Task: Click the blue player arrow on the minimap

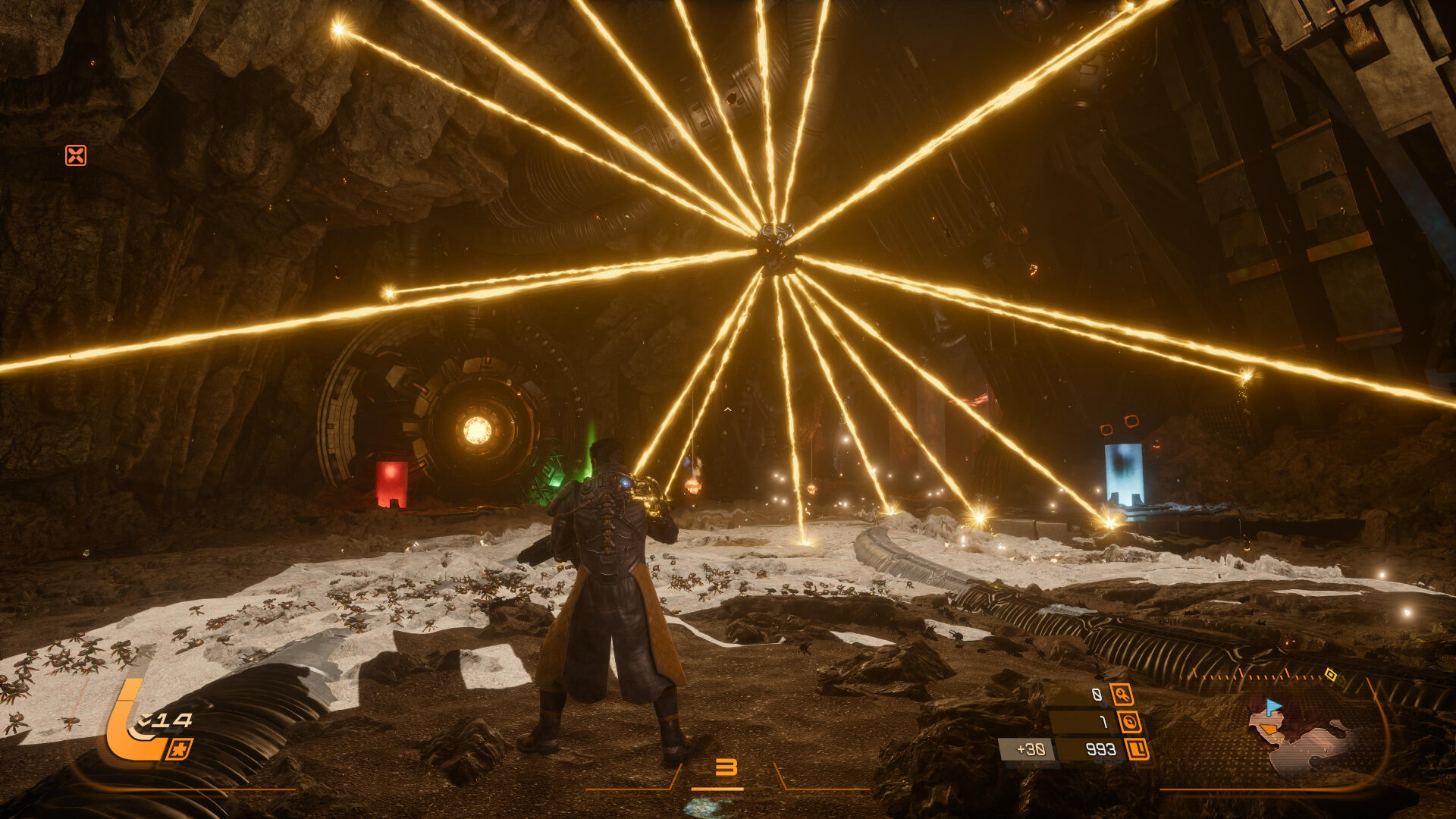Action: [1272, 707]
